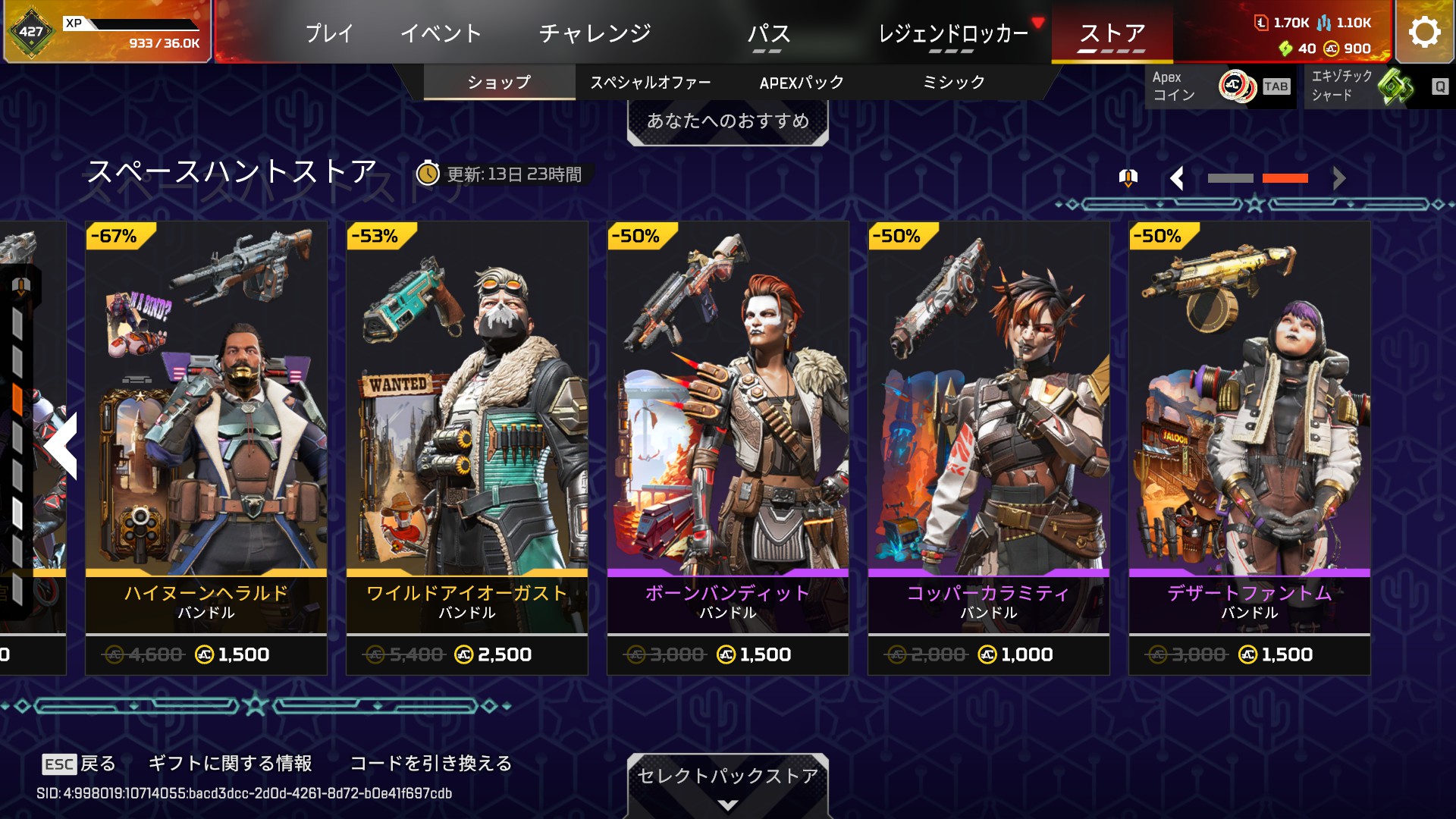Screen dimensions: 1456x819
Task: Click コードを引き換える
Action: click(x=431, y=763)
